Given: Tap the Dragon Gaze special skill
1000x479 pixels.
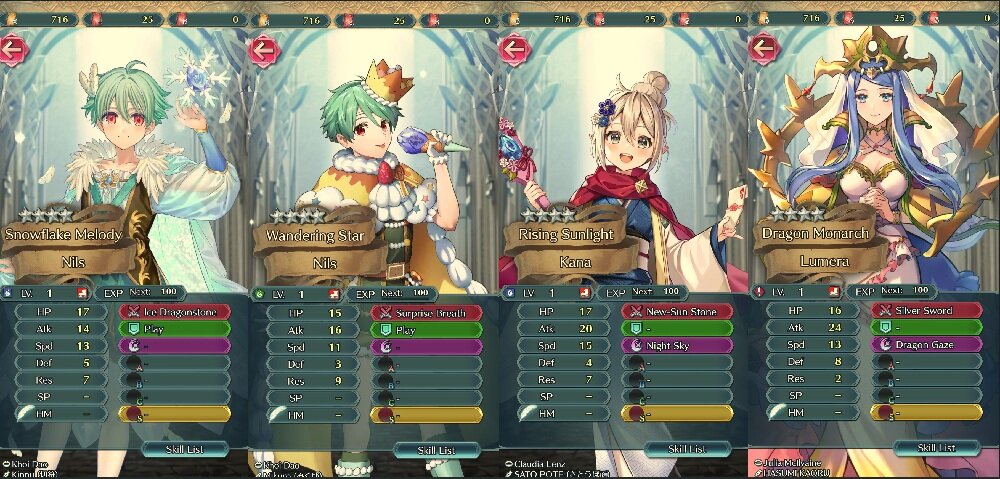Looking at the screenshot, I should tap(926, 344).
